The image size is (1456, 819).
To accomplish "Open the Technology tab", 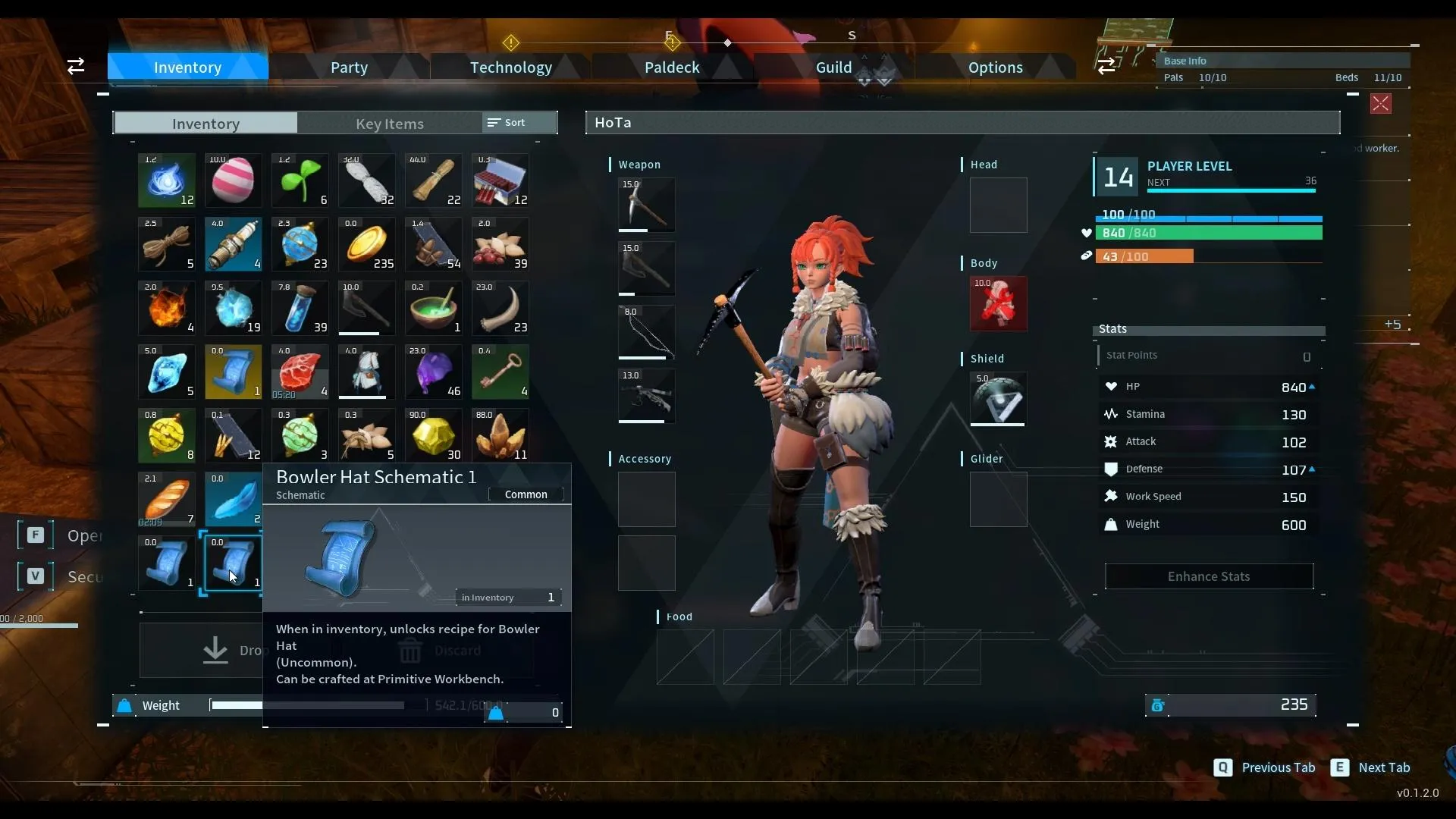I will pyautogui.click(x=510, y=67).
